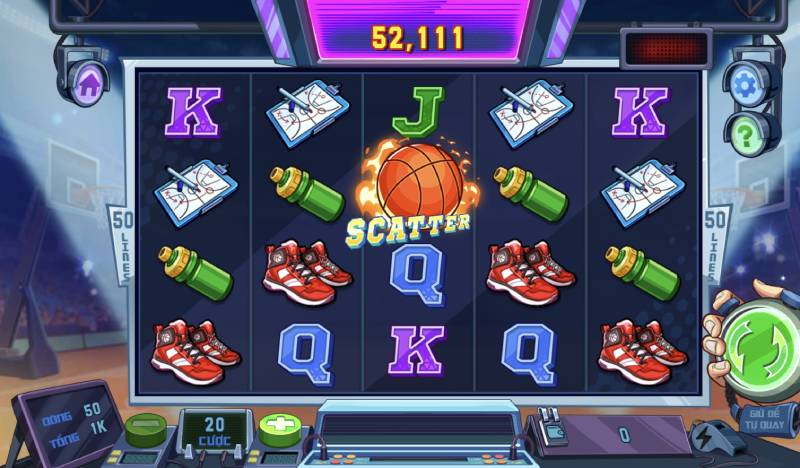Image resolution: width=800 pixels, height=468 pixels.
Task: Show help with the question mark button
Action: pyautogui.click(x=745, y=131)
